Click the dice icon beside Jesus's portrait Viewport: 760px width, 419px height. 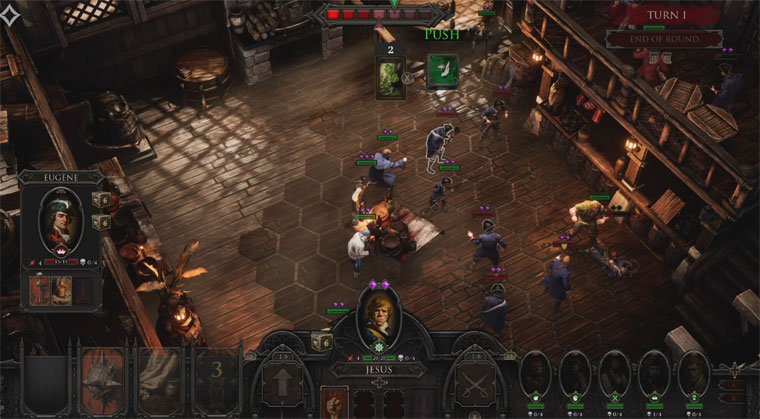point(321,341)
